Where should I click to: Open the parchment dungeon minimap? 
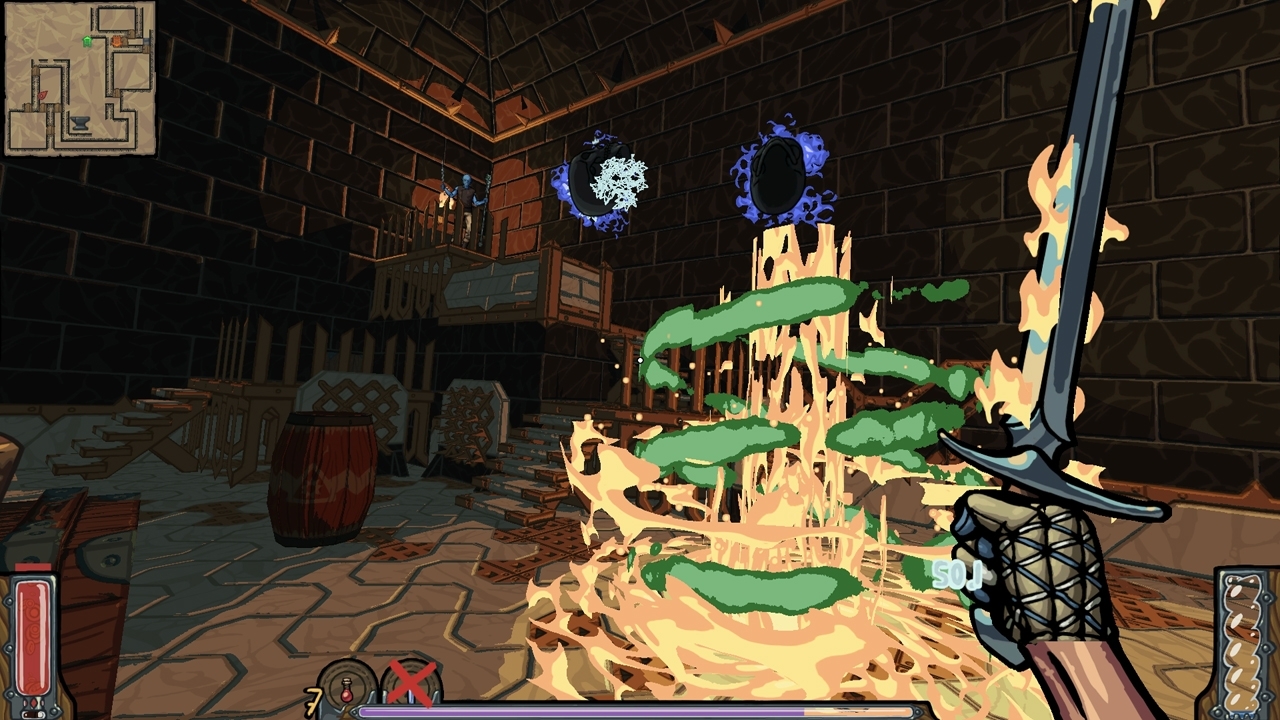pos(80,78)
